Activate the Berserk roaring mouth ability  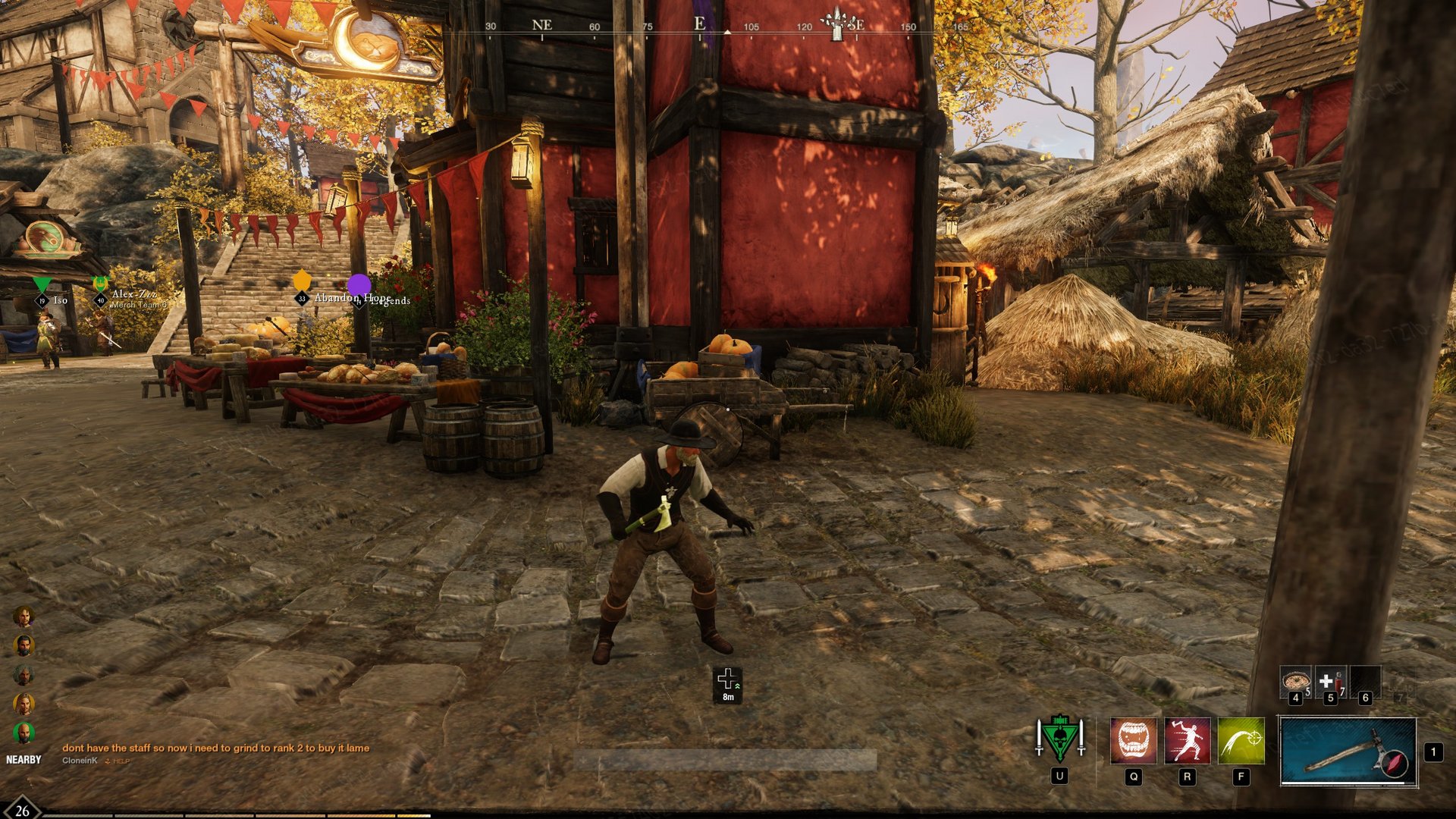(1133, 741)
